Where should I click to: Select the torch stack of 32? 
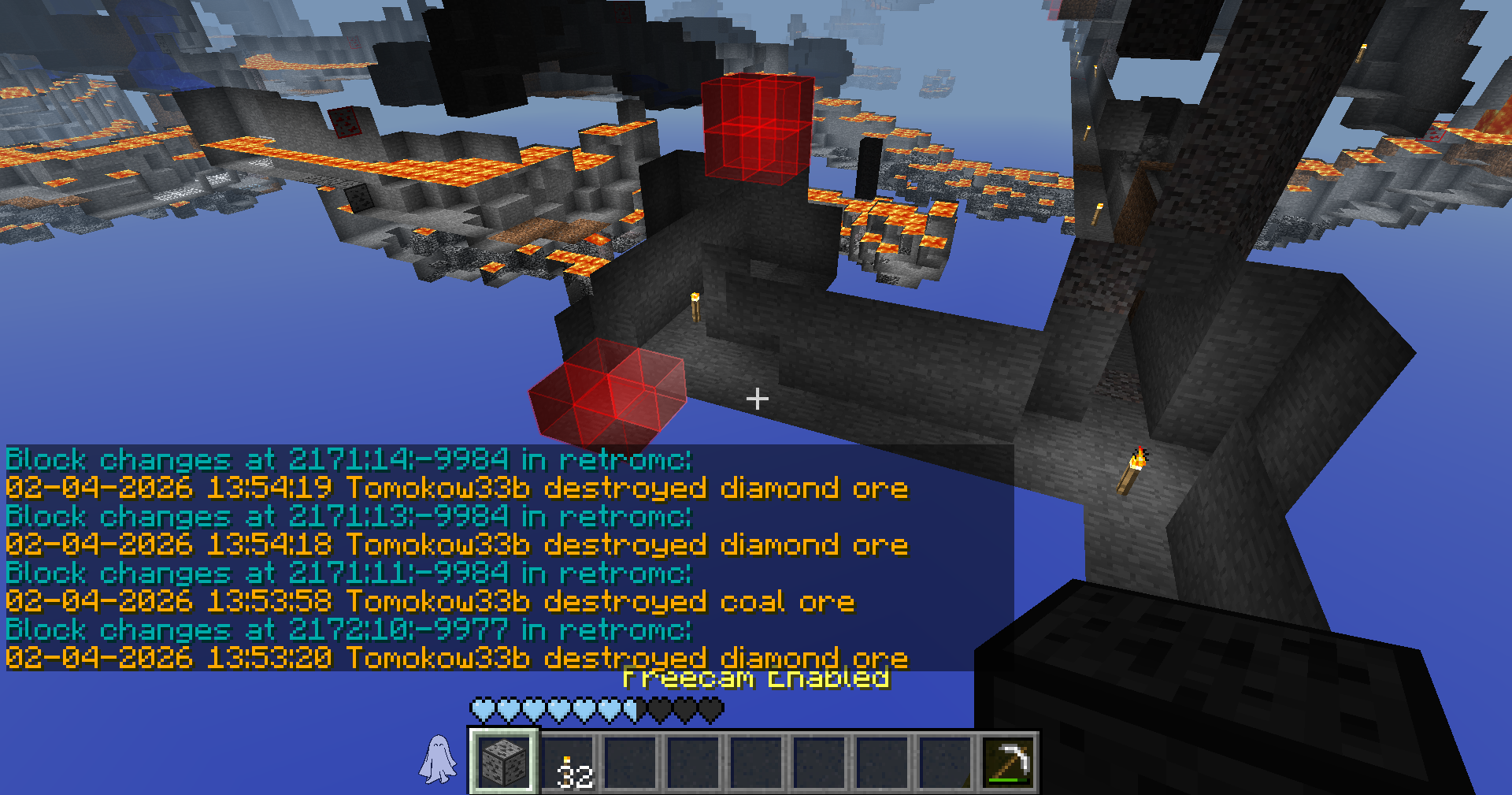(x=568, y=762)
